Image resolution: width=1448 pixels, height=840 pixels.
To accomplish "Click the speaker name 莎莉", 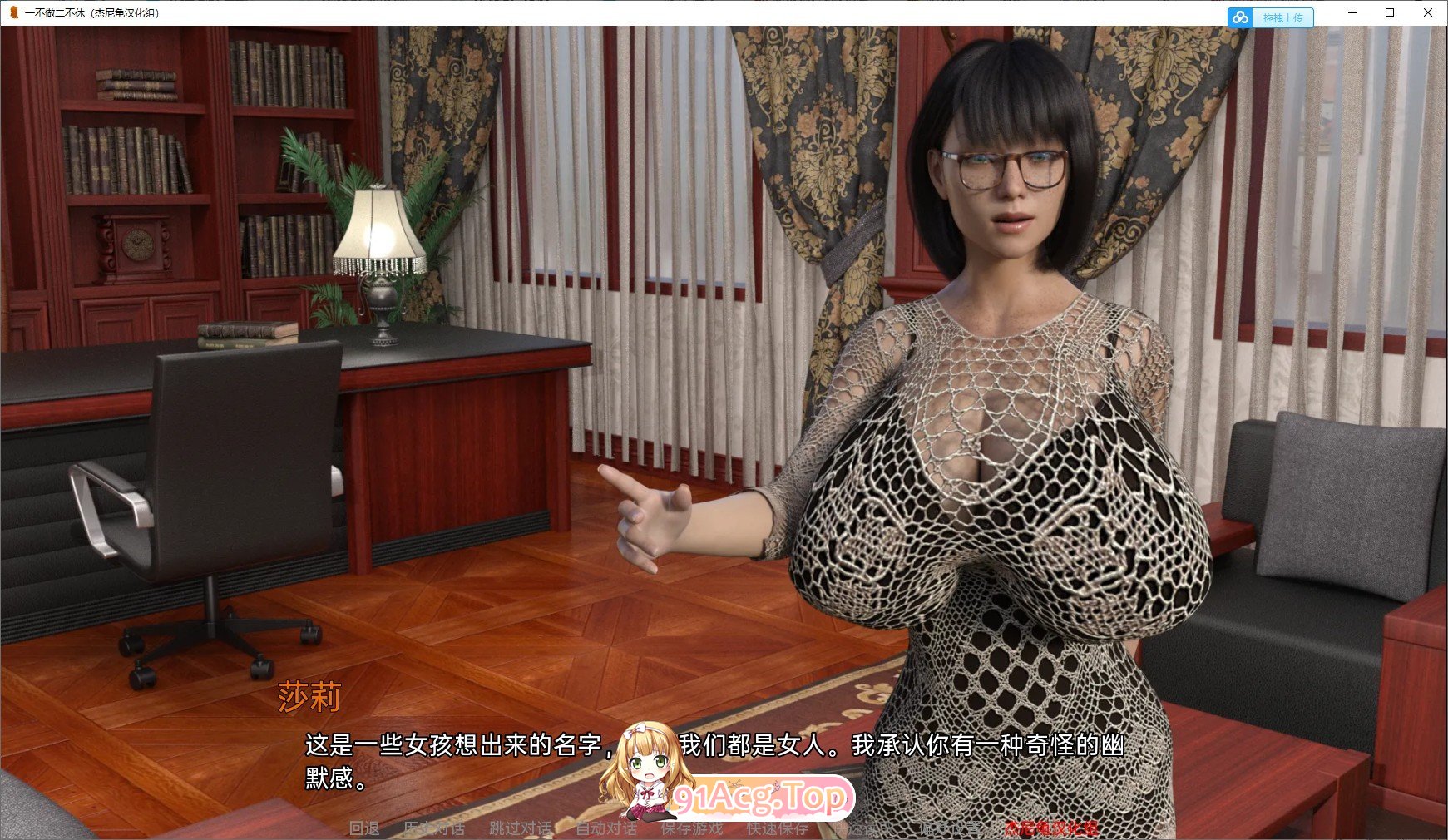I will (x=309, y=699).
